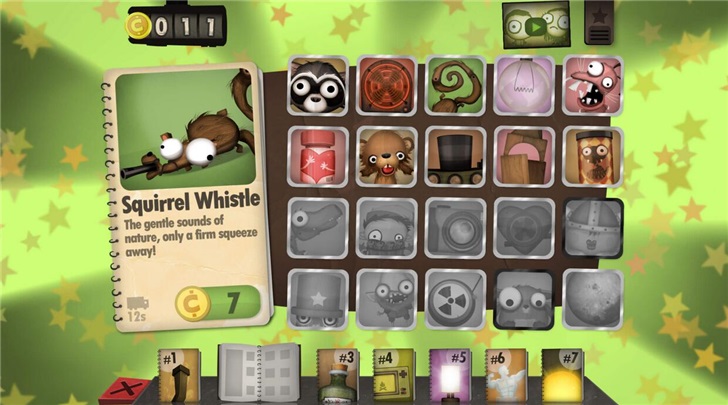Choose the black top hat train item

pos(455,156)
